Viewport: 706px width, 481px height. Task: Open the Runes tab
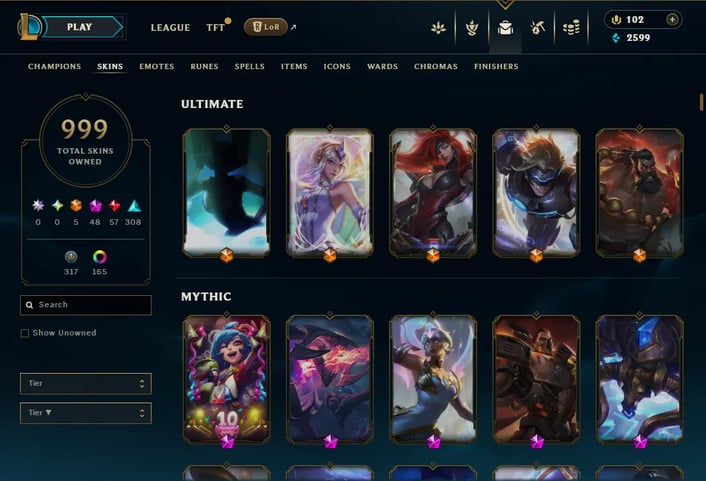[x=204, y=67]
